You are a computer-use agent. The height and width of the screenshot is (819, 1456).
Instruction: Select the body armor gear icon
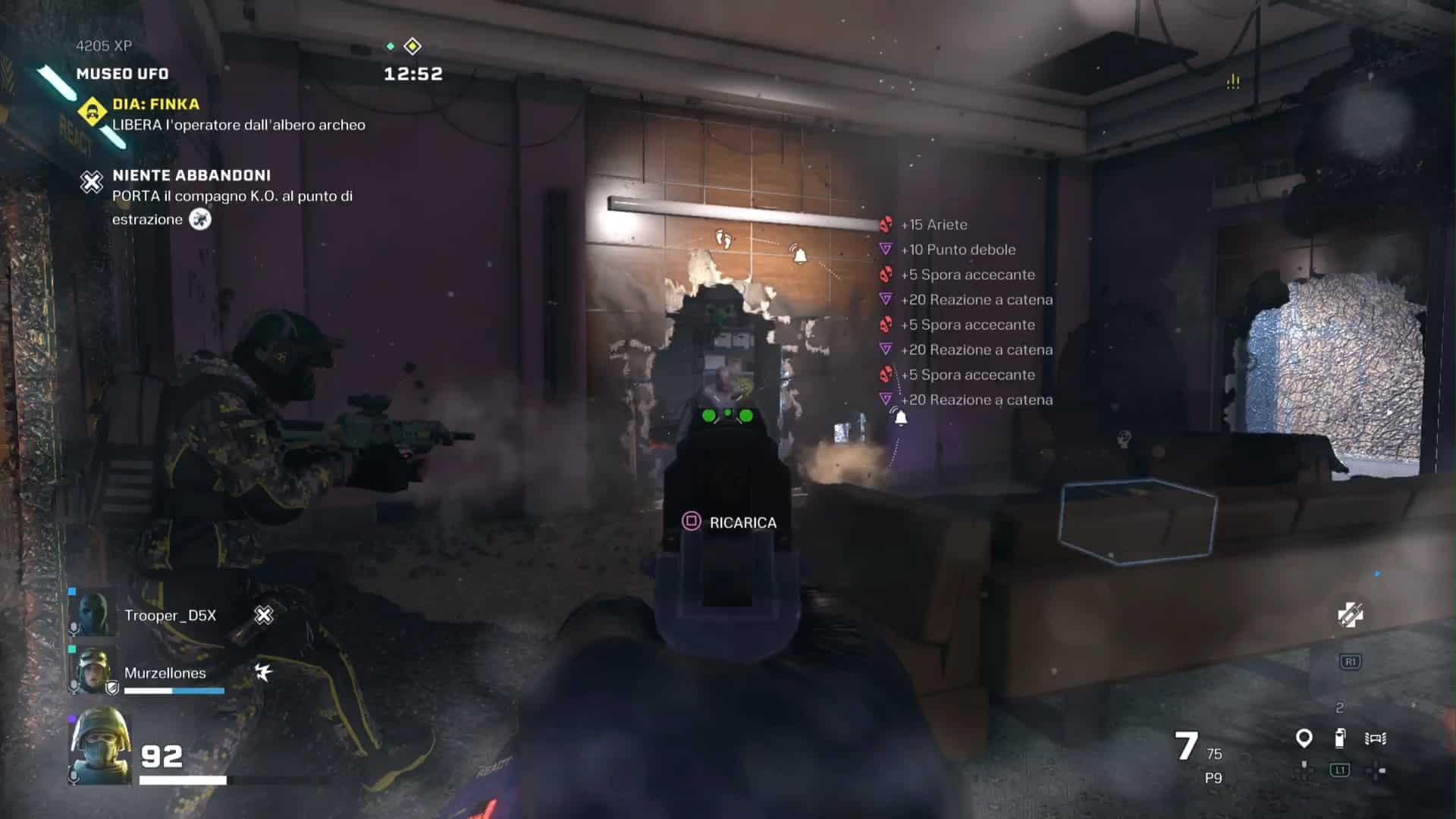[x=1375, y=739]
